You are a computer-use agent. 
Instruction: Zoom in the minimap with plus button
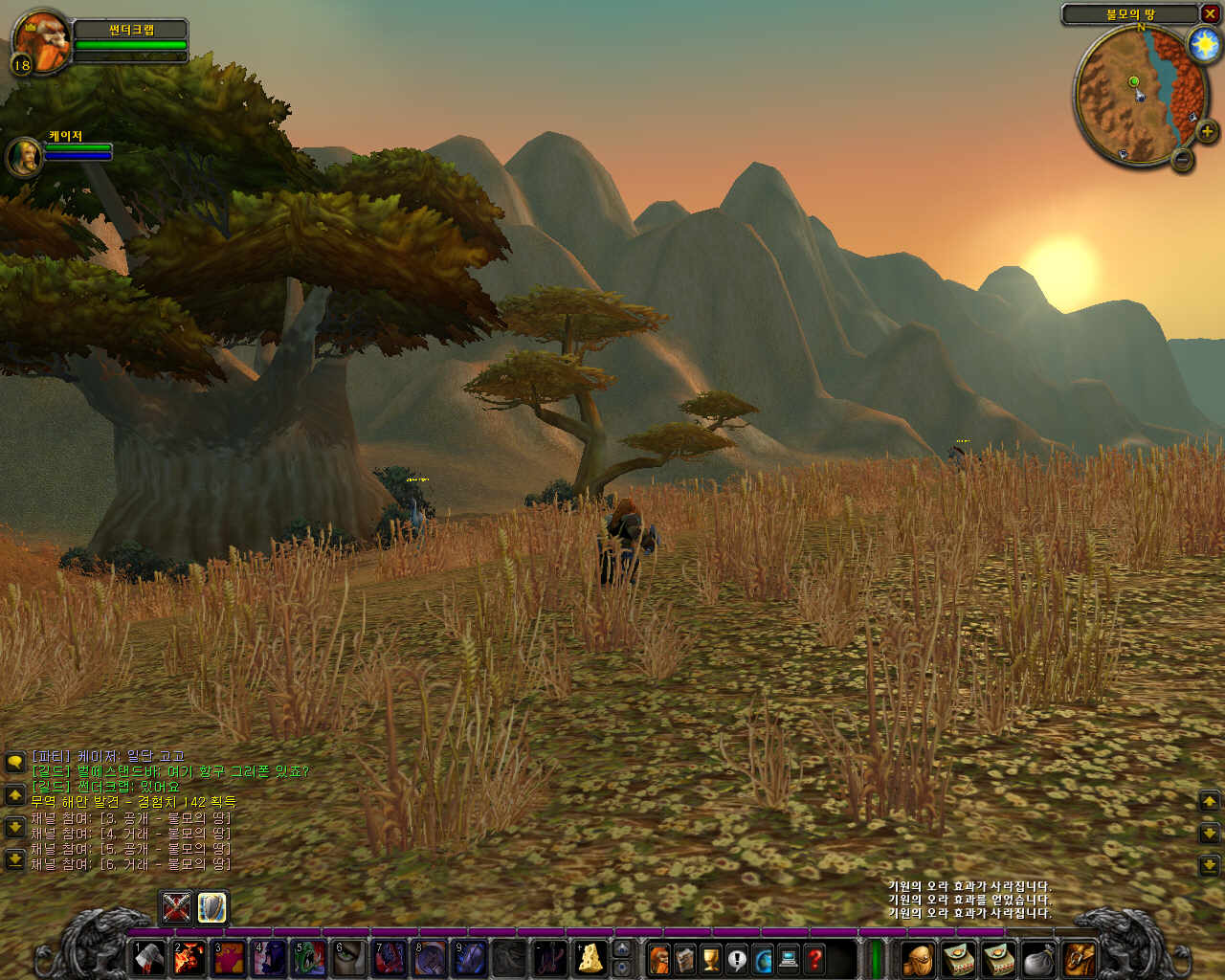tap(1206, 131)
